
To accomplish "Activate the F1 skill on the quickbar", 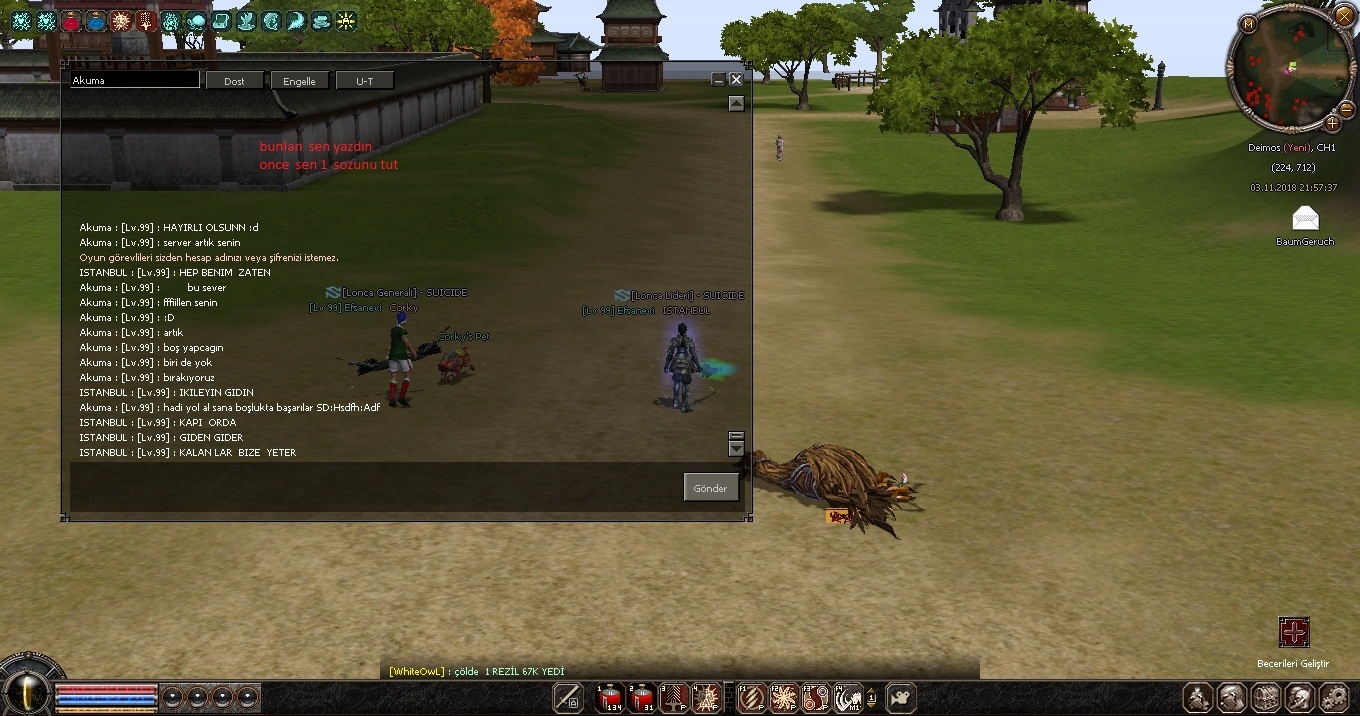I will click(752, 697).
